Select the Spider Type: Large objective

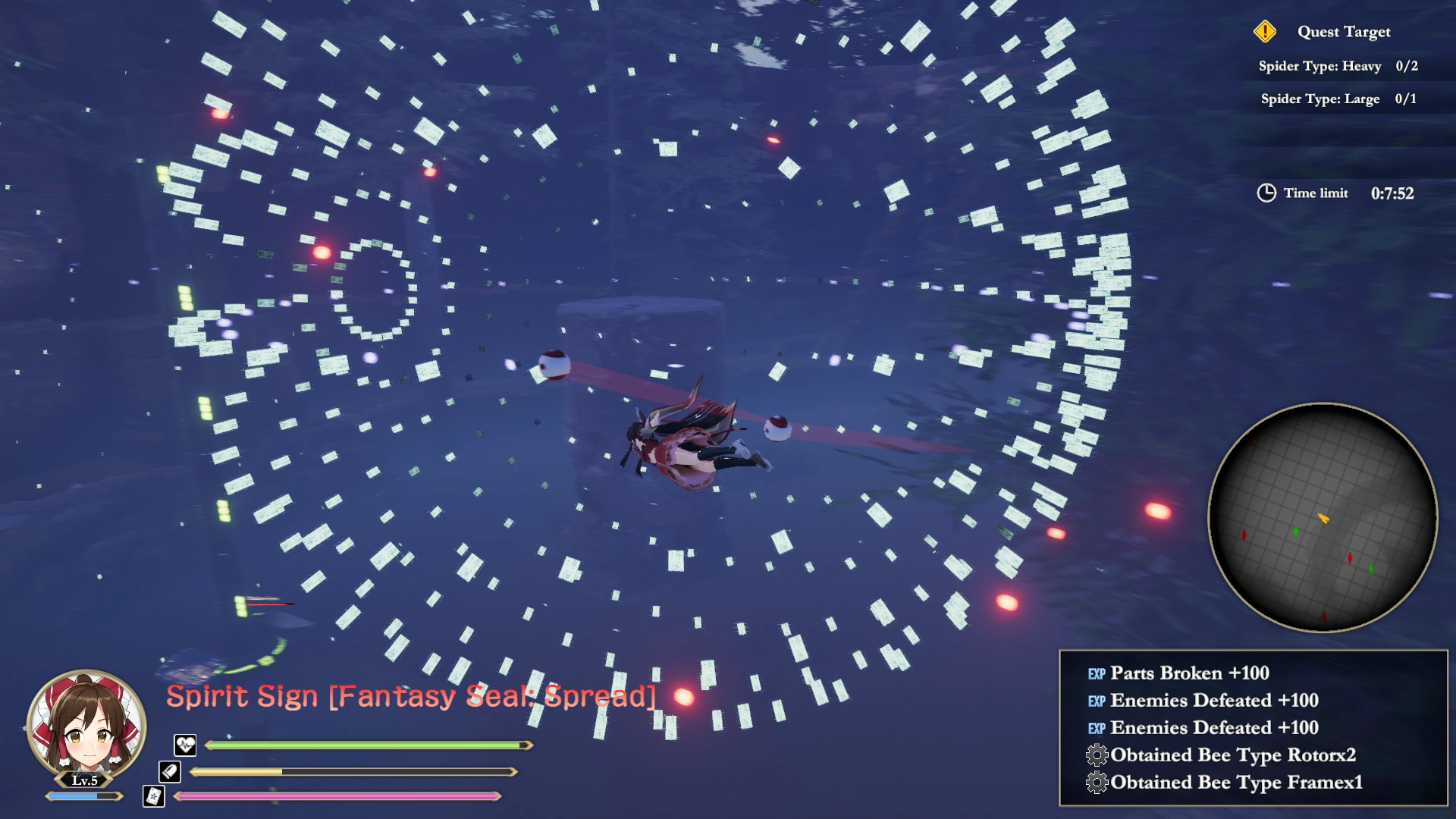(1338, 99)
